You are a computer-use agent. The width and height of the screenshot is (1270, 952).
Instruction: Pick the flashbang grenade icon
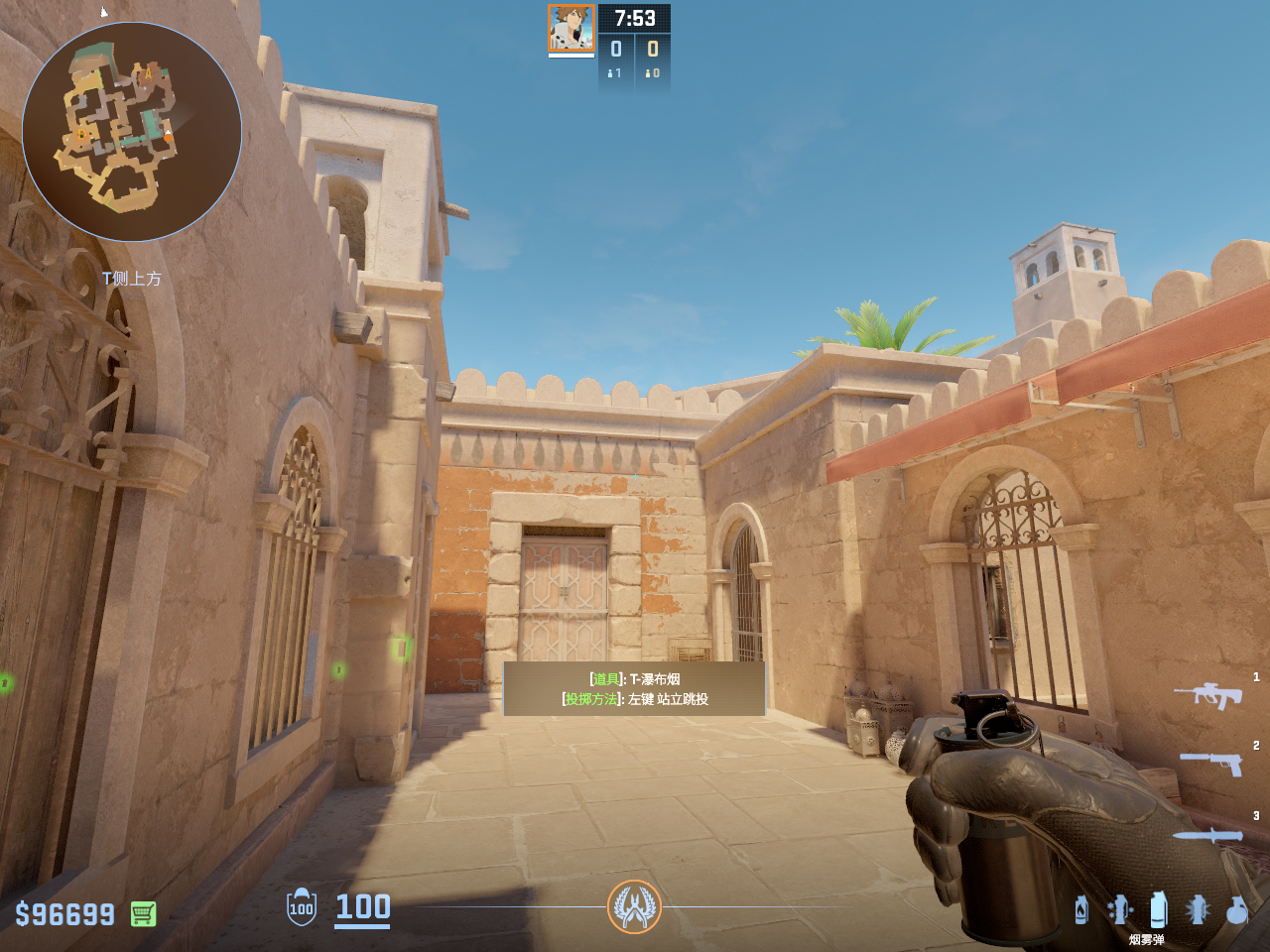point(1198,909)
